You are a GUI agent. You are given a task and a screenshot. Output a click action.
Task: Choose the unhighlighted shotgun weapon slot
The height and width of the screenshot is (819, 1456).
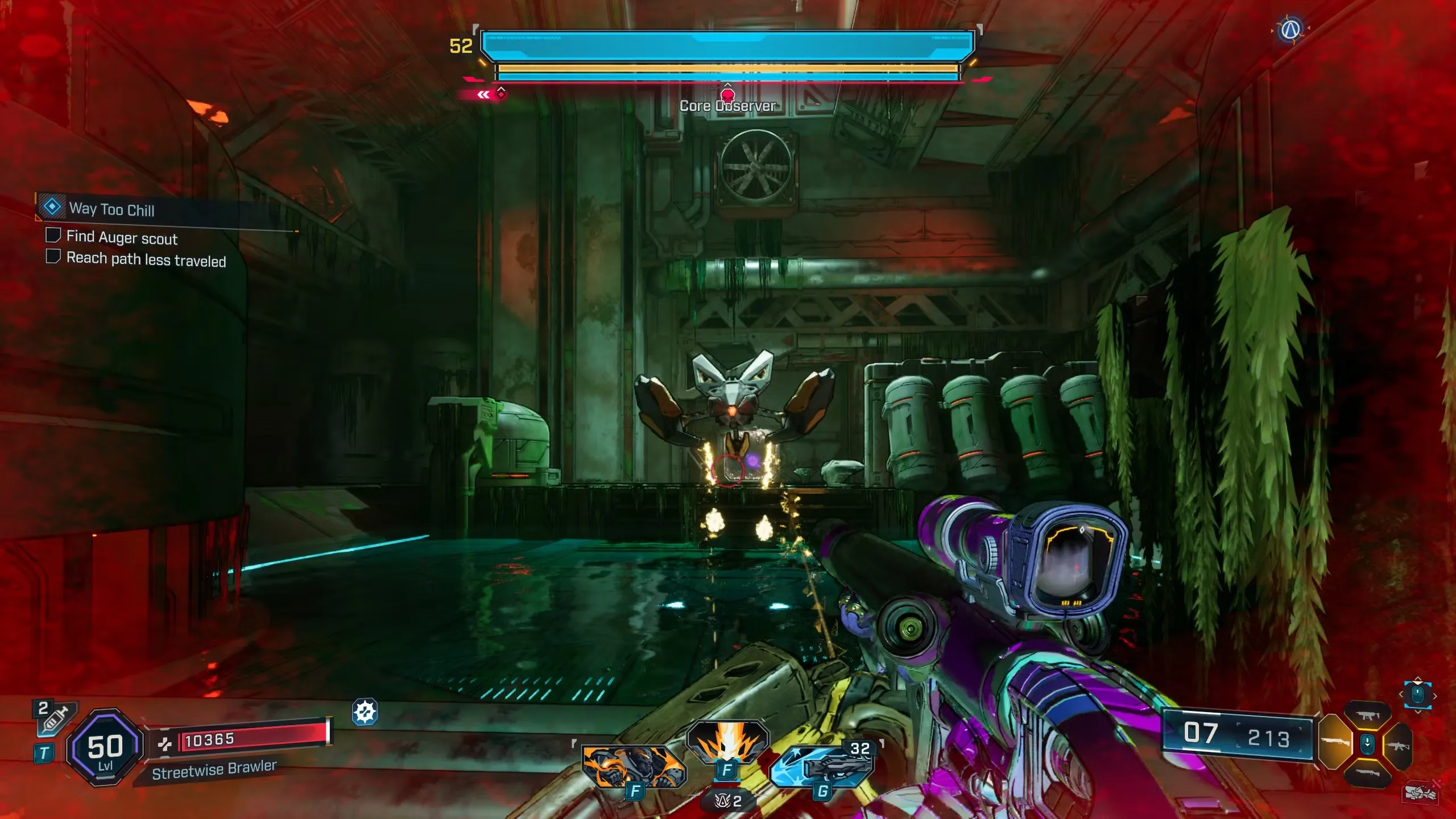[1366, 773]
